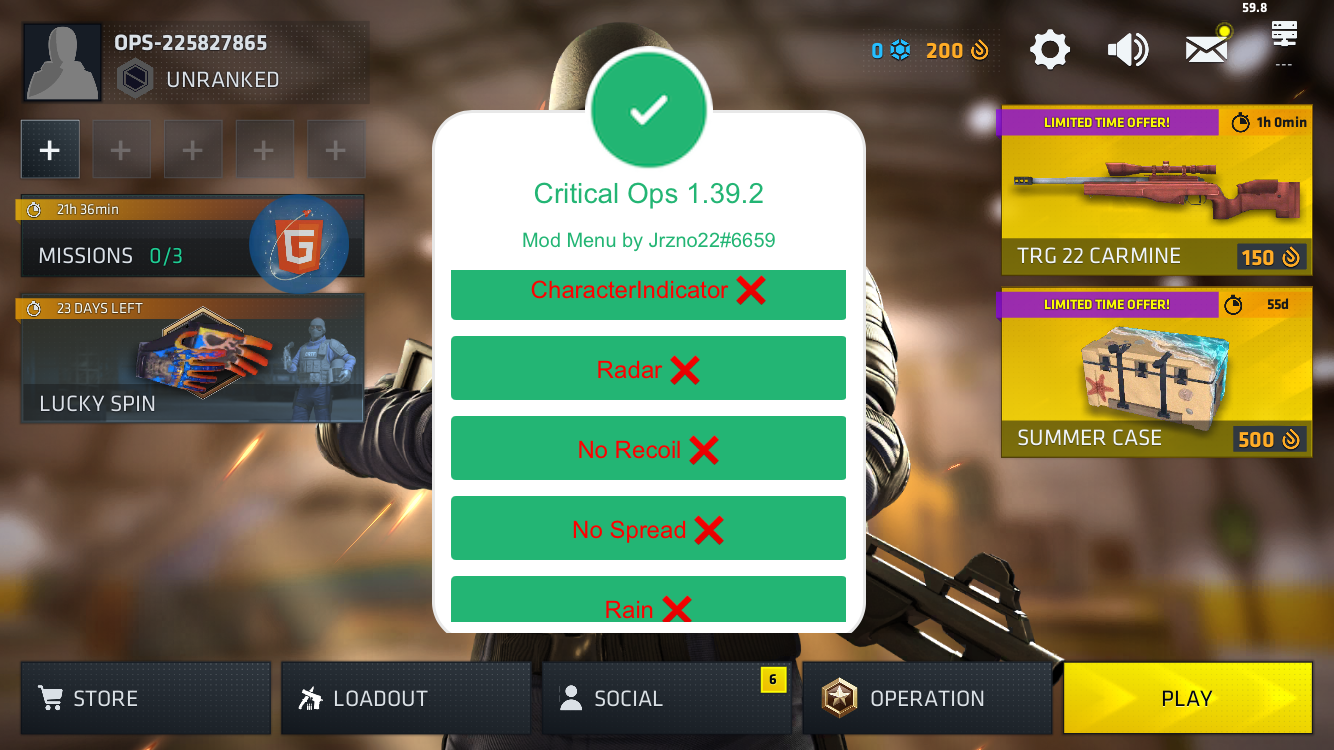The width and height of the screenshot is (1334, 750).
Task: Click the blue credits gem icon
Action: pyautogui.click(x=899, y=48)
